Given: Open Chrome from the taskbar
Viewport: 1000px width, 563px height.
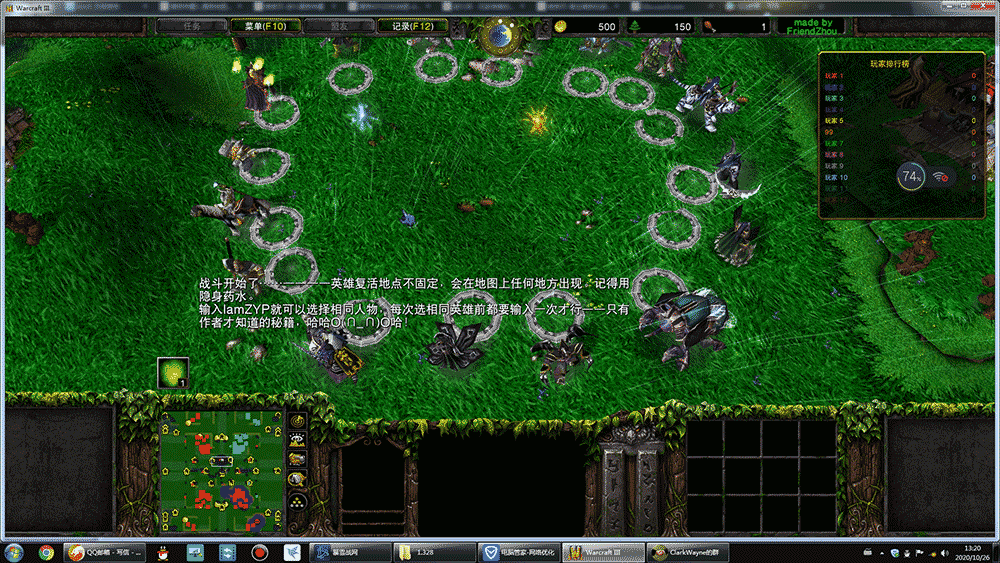Looking at the screenshot, I should [46, 552].
